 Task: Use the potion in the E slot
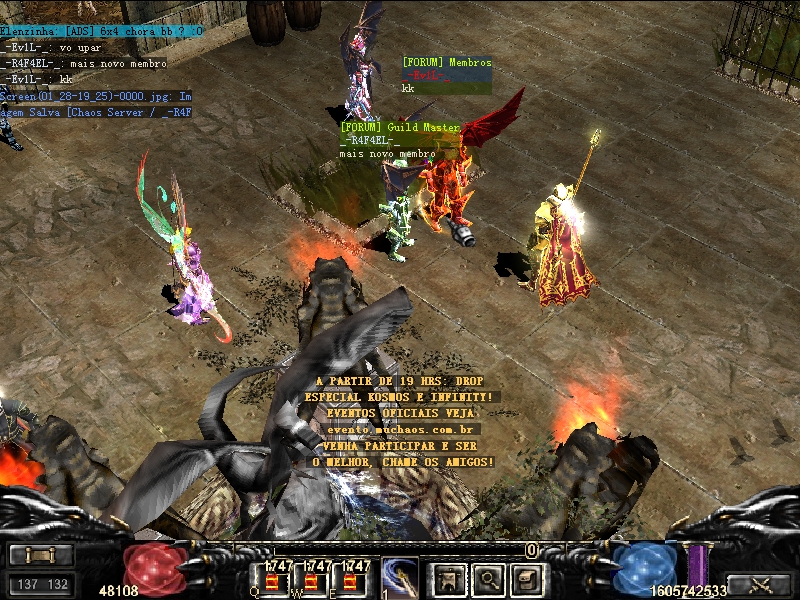click(351, 580)
